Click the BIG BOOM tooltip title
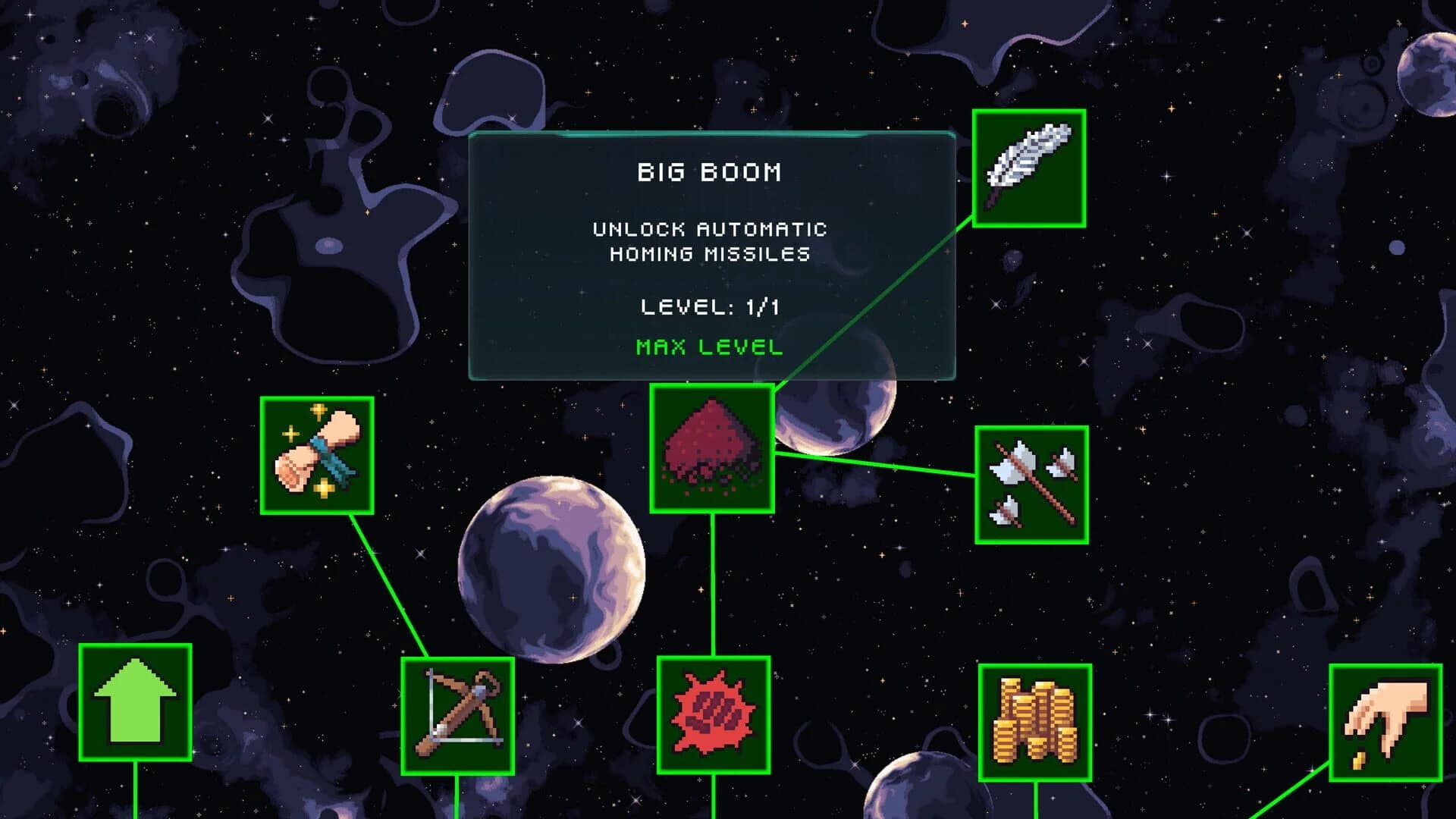The height and width of the screenshot is (819, 1456). [x=709, y=173]
